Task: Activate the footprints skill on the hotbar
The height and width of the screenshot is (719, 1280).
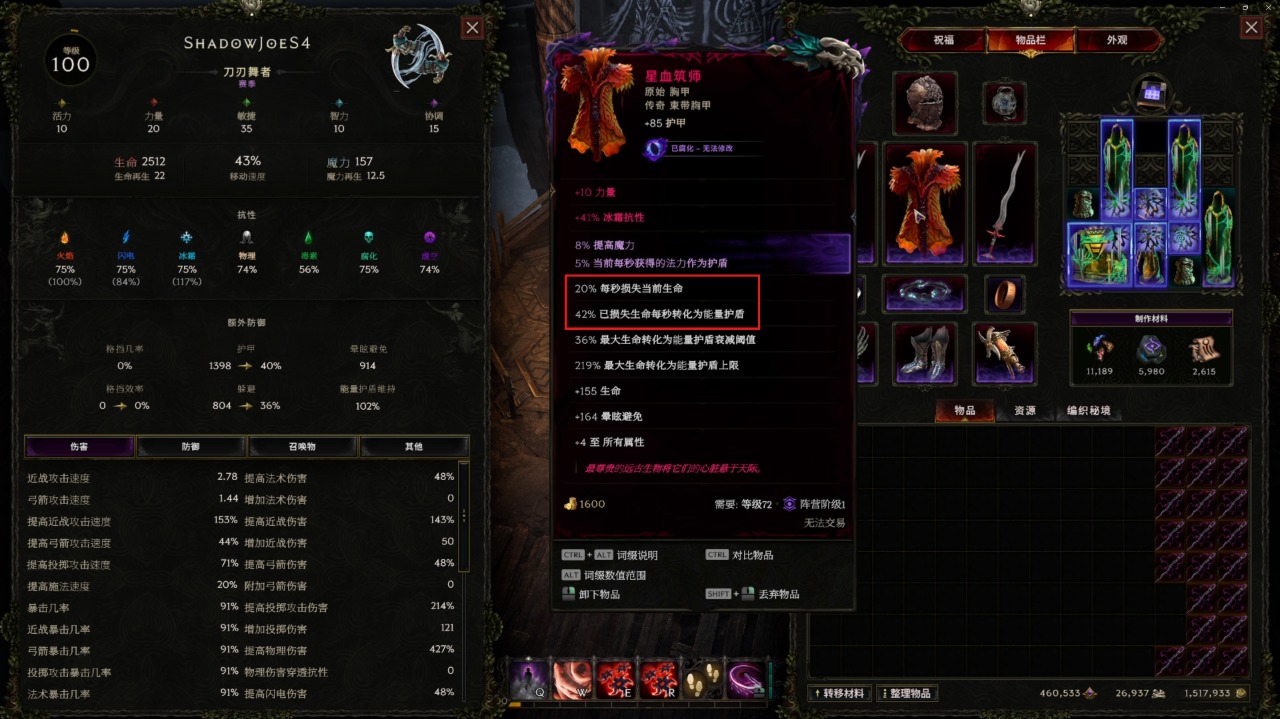Action: click(702, 681)
